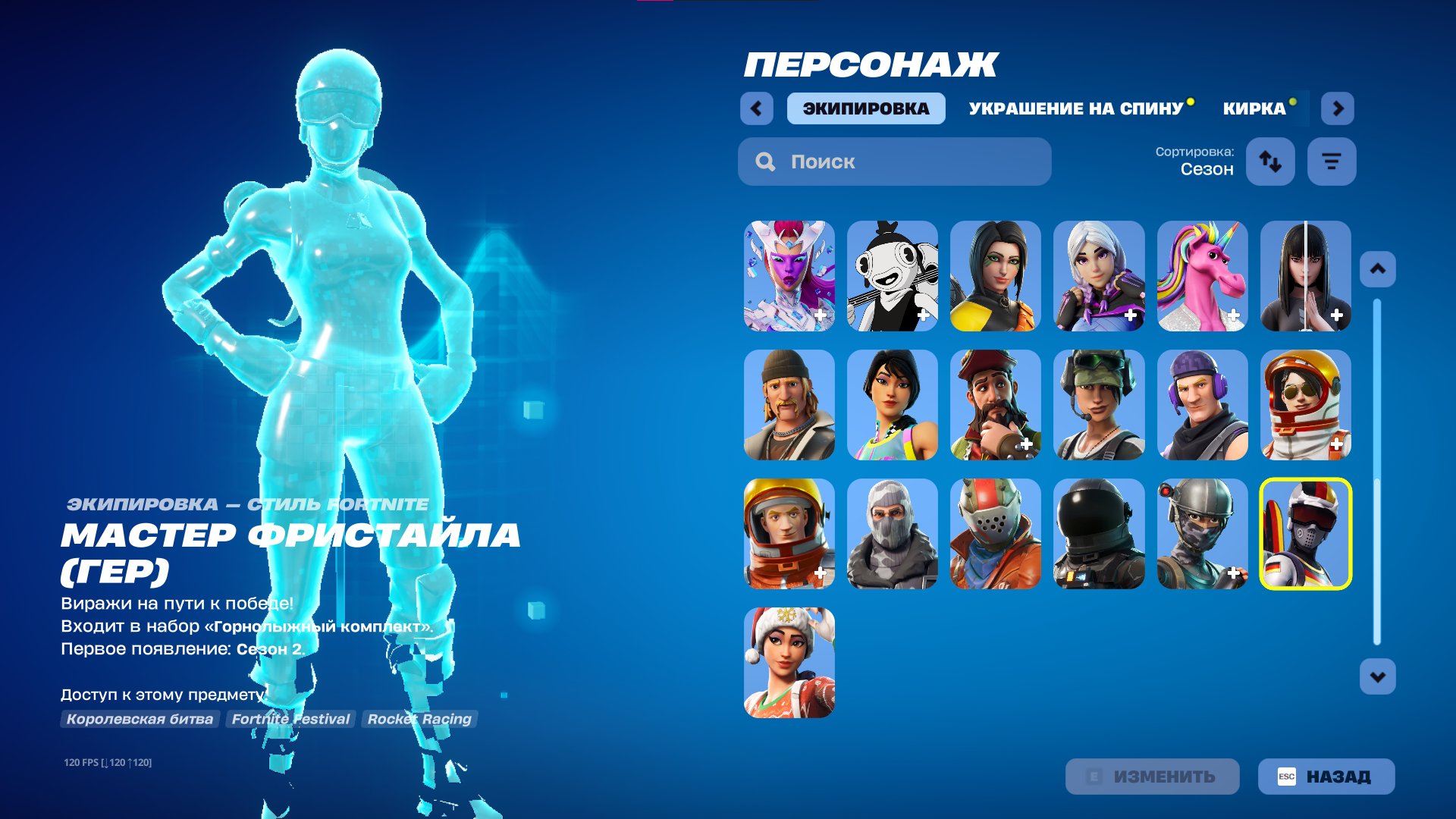This screenshot has width=1456, height=819.
Task: Select the Santa hat skin thumbnail
Action: [x=789, y=665]
